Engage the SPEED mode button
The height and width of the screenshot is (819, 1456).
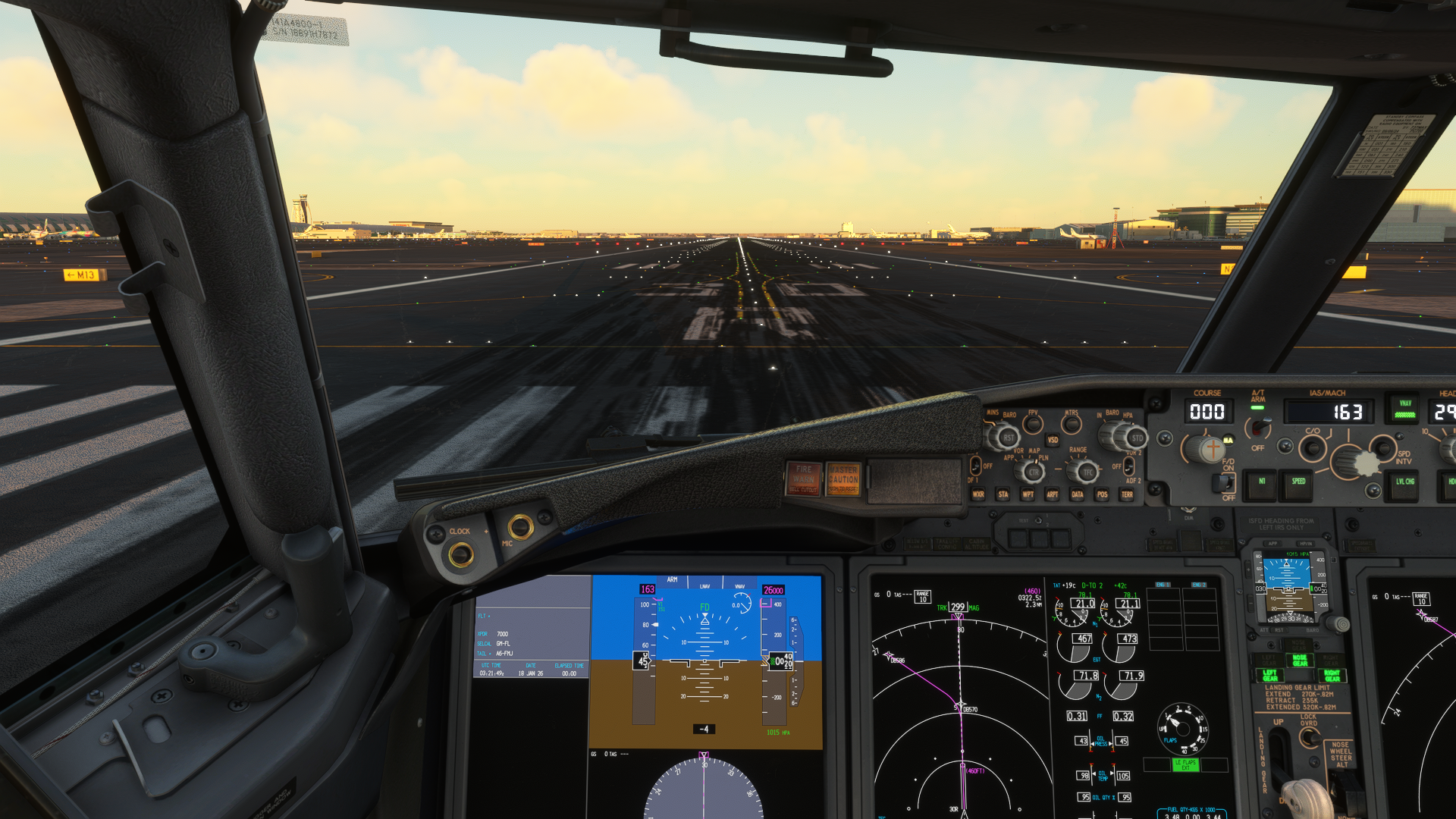pos(1298,482)
